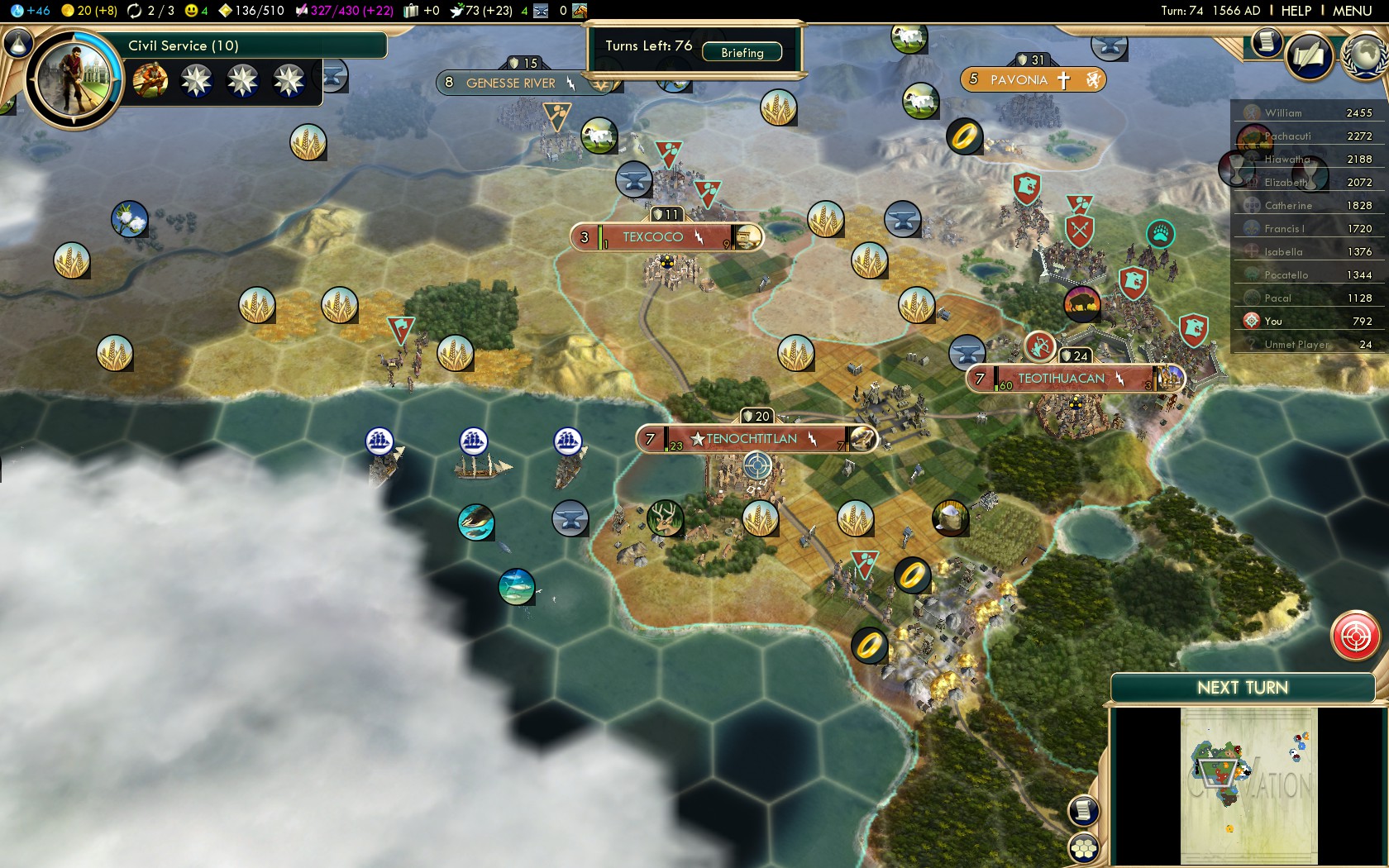Select the Pavonia city banner
The width and height of the screenshot is (1389, 868).
tap(1019, 80)
